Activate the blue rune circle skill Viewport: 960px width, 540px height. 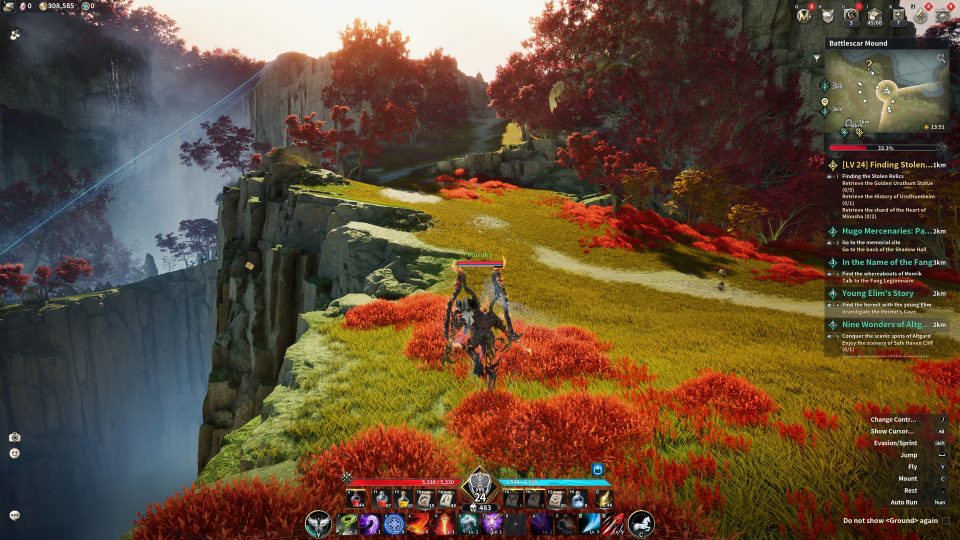coord(394,523)
